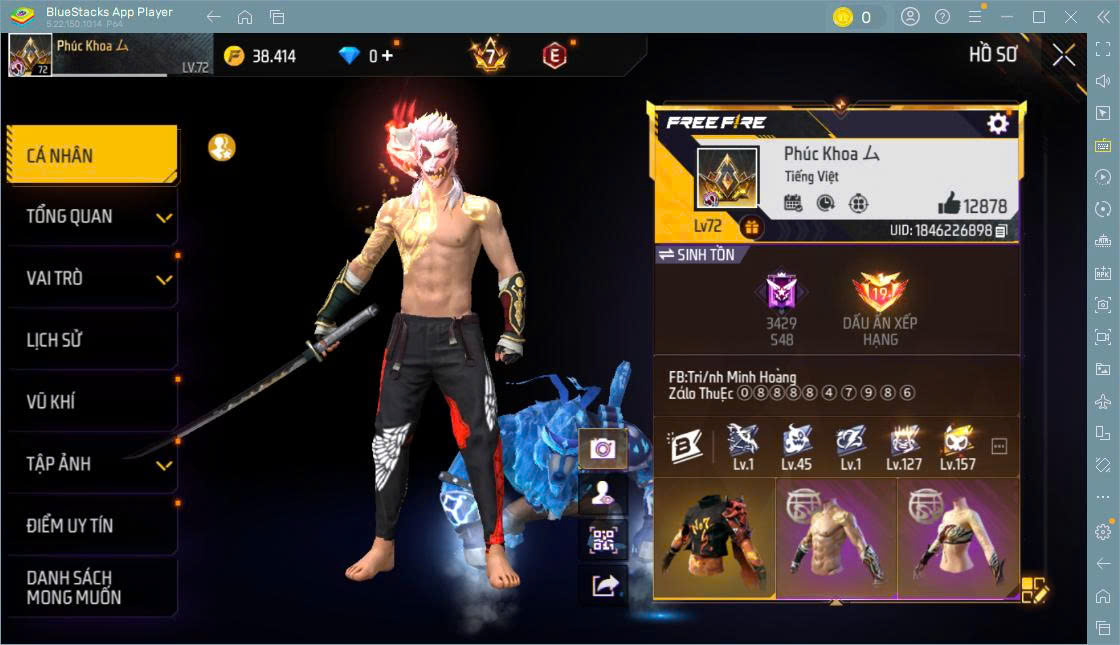Click the thumbs-up likes icon
Viewport: 1120px width, 645px height.
(x=949, y=204)
